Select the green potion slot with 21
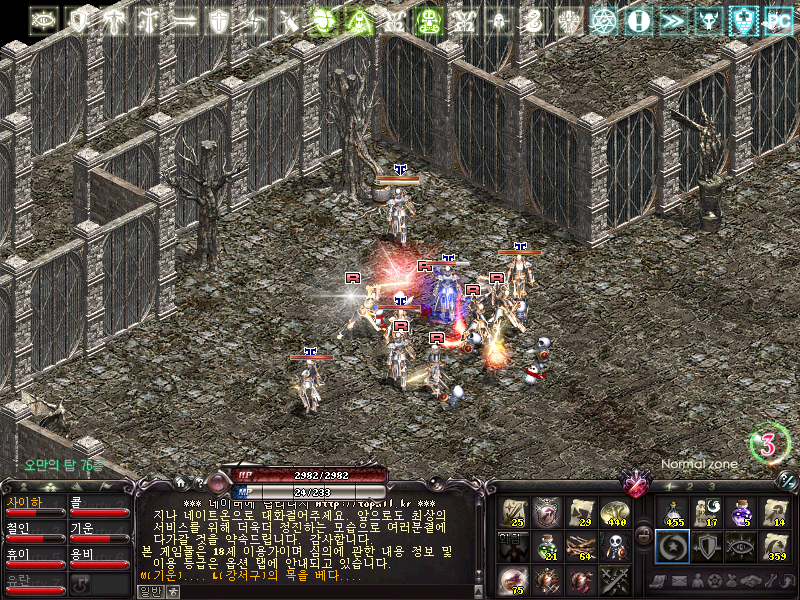 [x=547, y=546]
